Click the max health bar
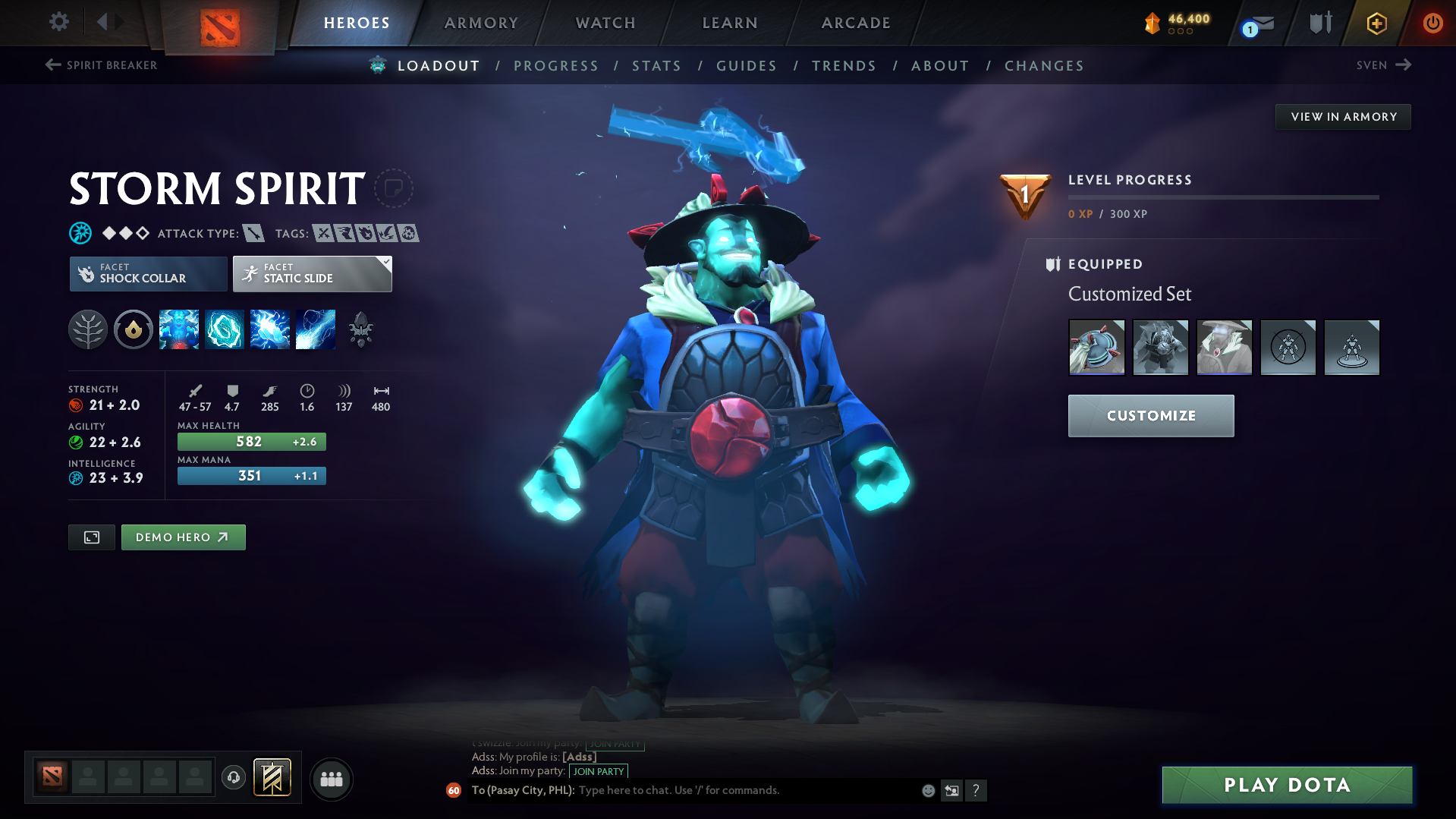 click(251, 441)
